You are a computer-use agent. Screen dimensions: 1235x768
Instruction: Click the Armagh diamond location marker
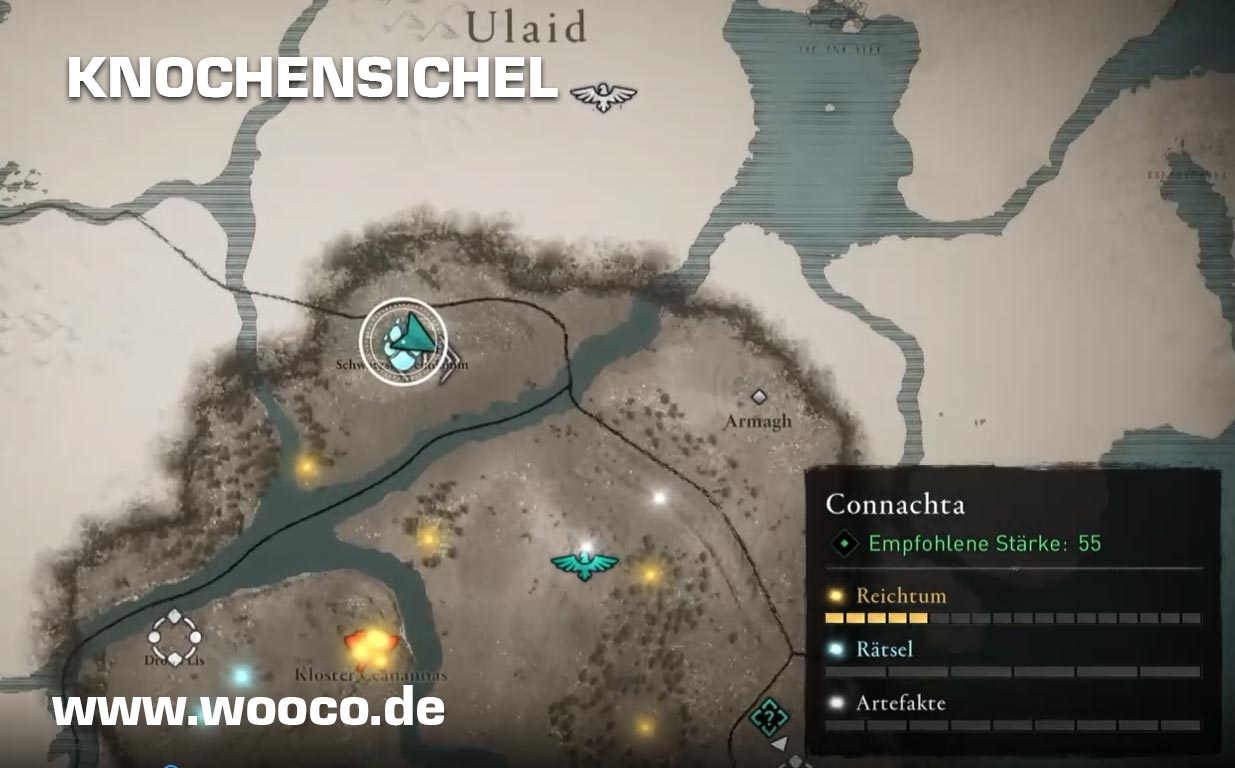tap(759, 397)
